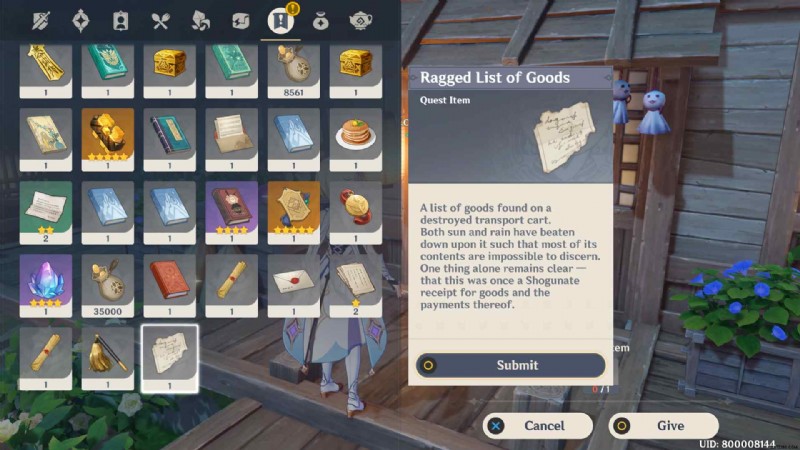Image resolution: width=800 pixels, height=450 pixels.
Task: Submit the Ragged List of Goods
Action: (511, 365)
